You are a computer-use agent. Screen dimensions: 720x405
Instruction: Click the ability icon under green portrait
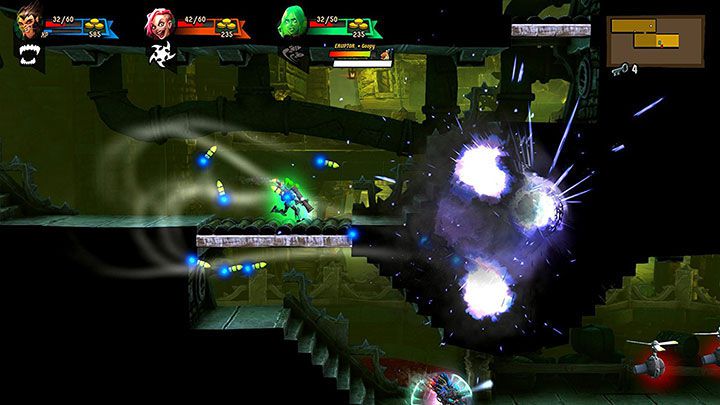[292, 51]
